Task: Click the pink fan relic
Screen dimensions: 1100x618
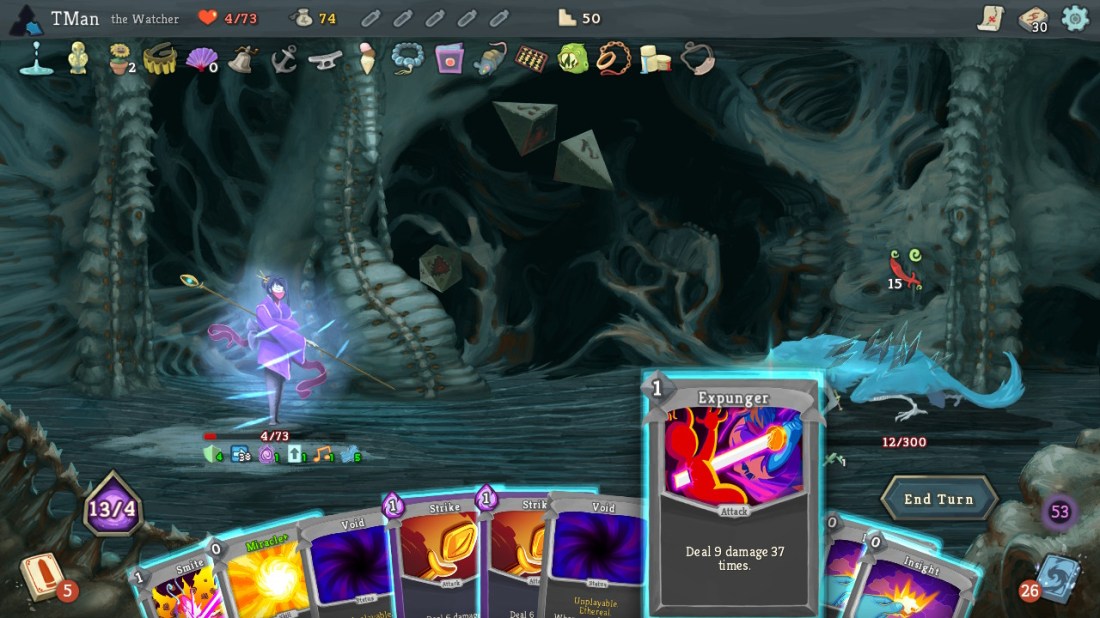Action: click(201, 59)
